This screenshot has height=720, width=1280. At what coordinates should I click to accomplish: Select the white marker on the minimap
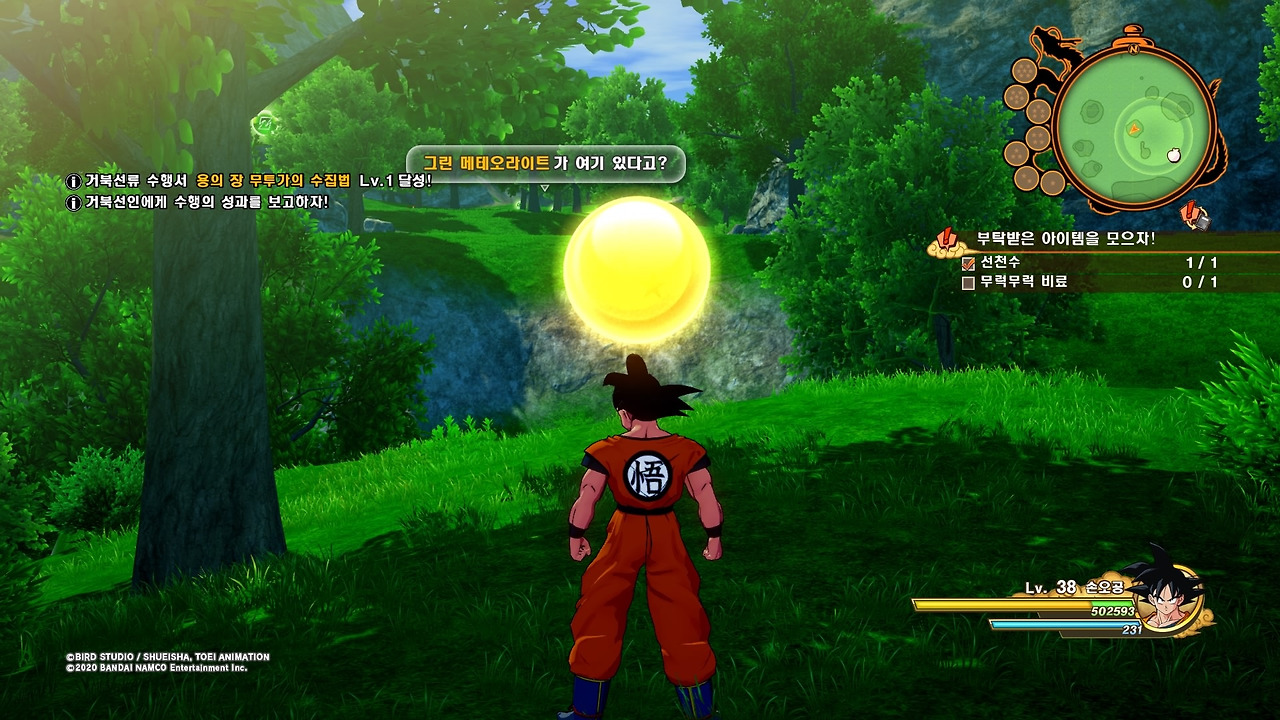1175,155
